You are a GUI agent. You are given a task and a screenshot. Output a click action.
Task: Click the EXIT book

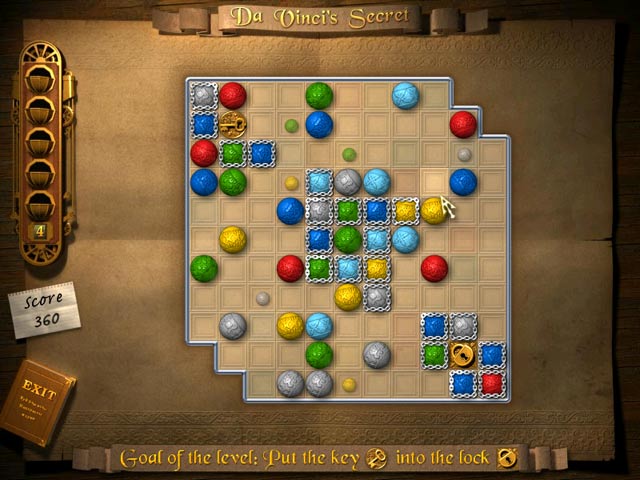tap(42, 400)
